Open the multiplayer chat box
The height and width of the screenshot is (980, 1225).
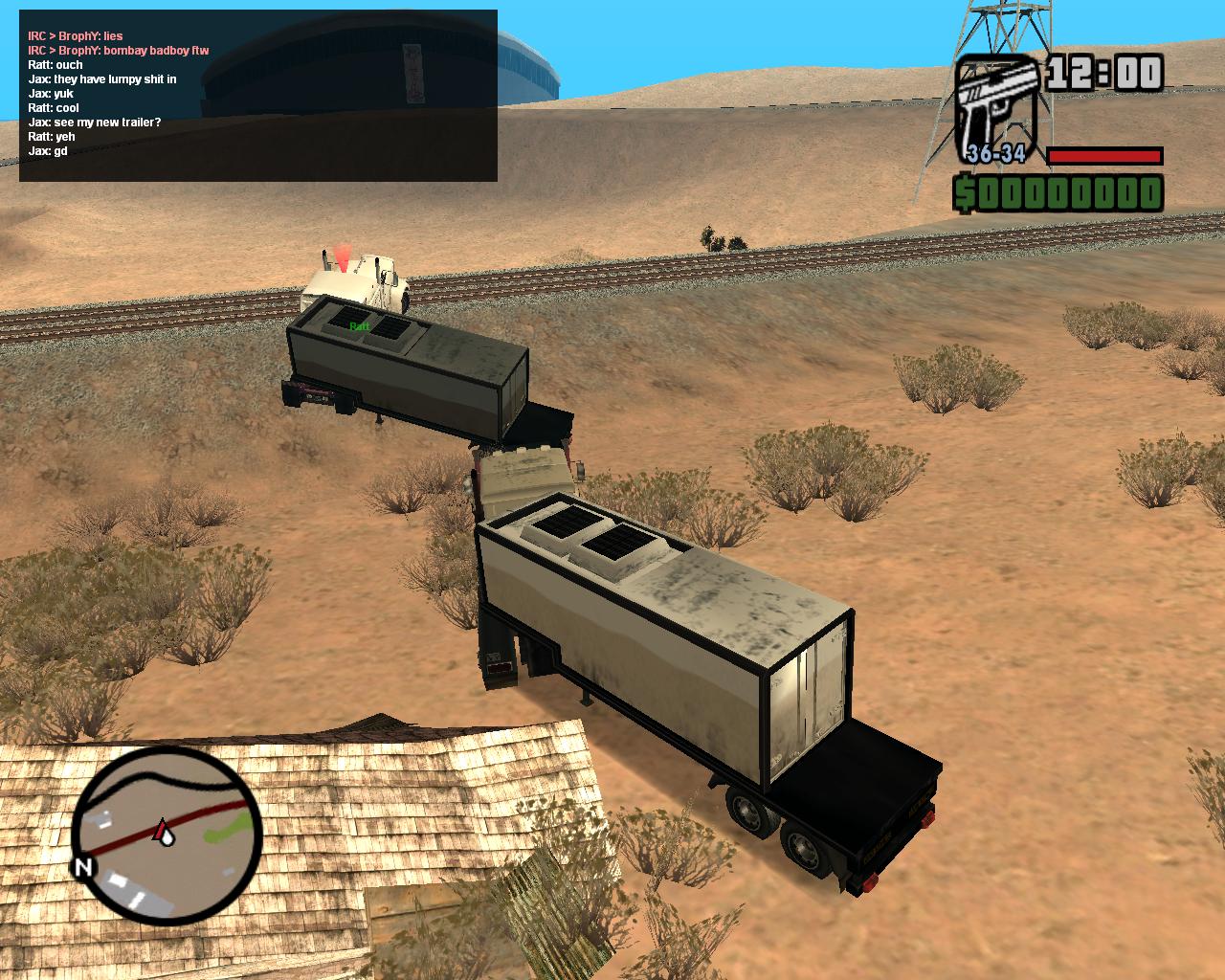pyautogui.click(x=258, y=96)
